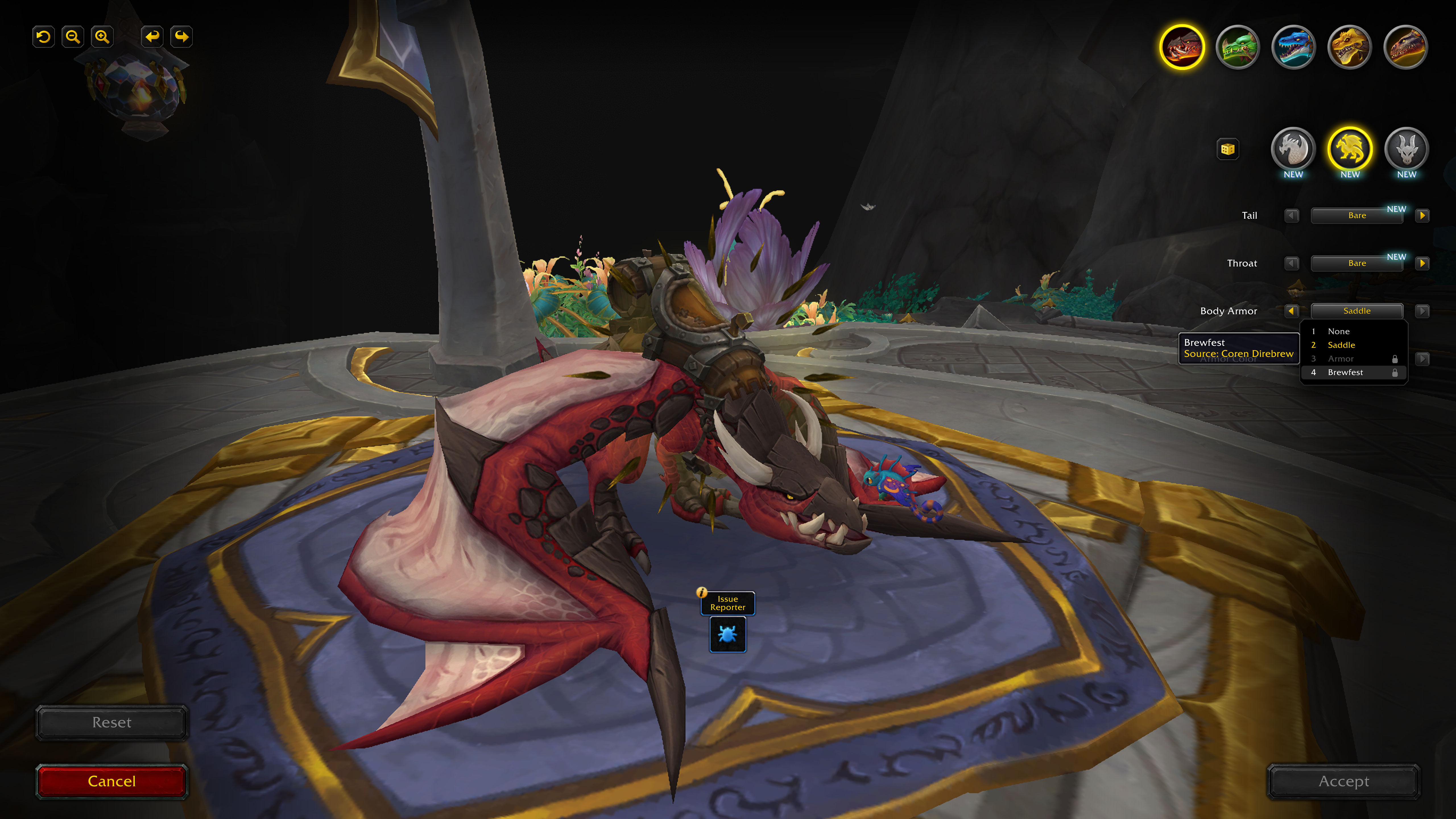
Task: Advance Tail to the next option
Action: (x=1422, y=215)
